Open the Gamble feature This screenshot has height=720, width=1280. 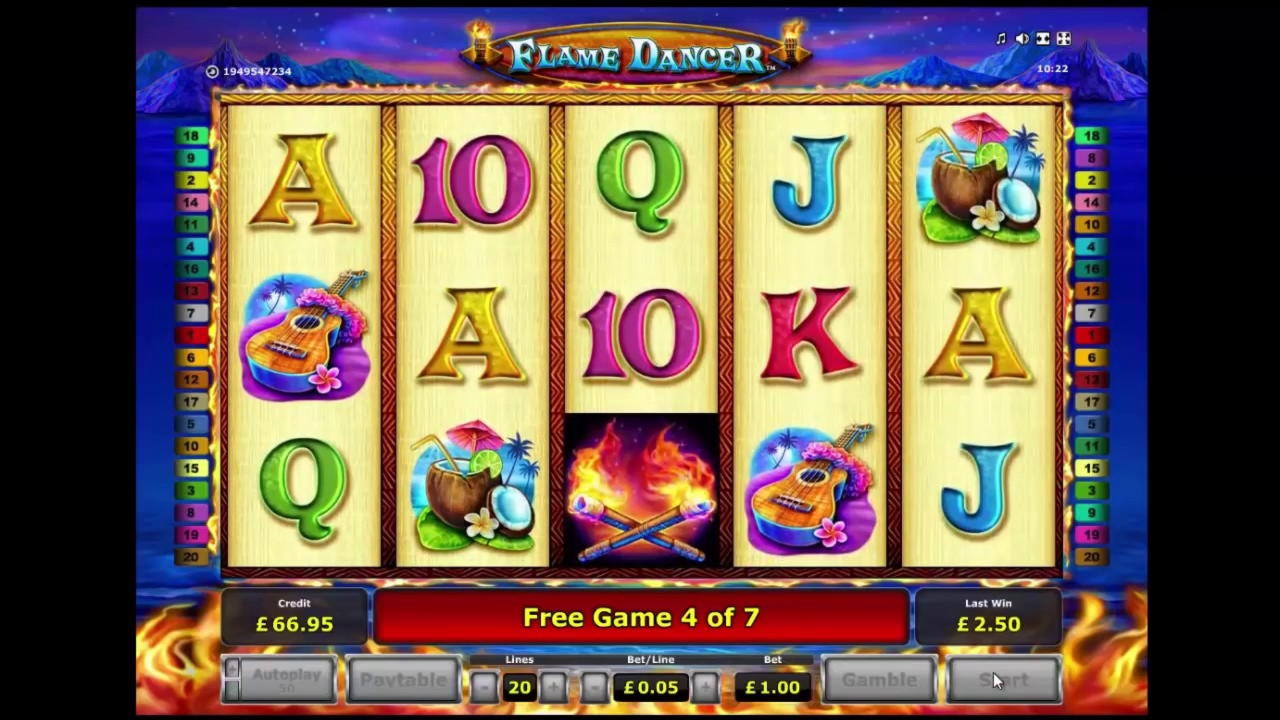[x=879, y=680]
